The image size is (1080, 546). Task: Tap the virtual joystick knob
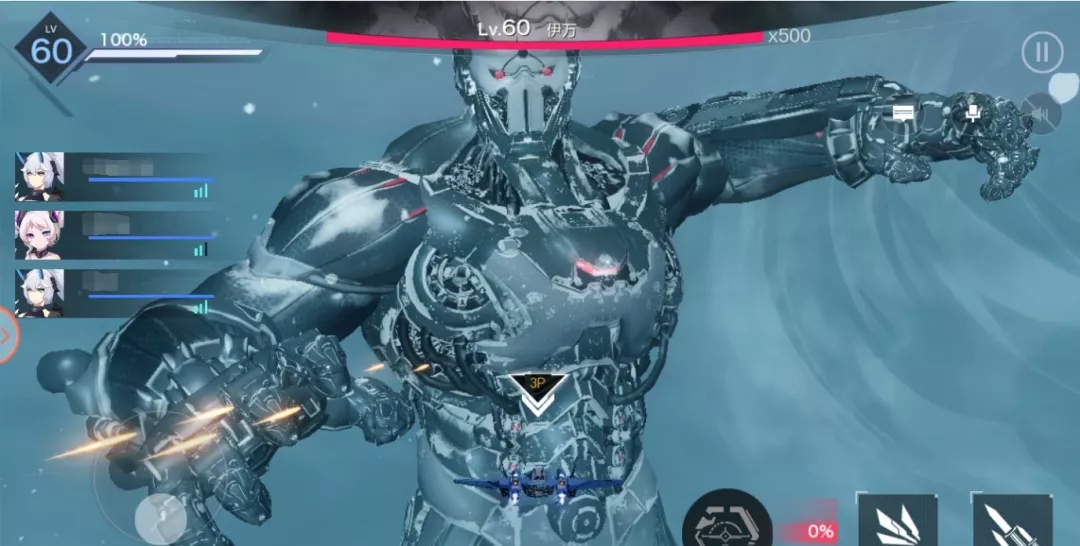click(156, 516)
